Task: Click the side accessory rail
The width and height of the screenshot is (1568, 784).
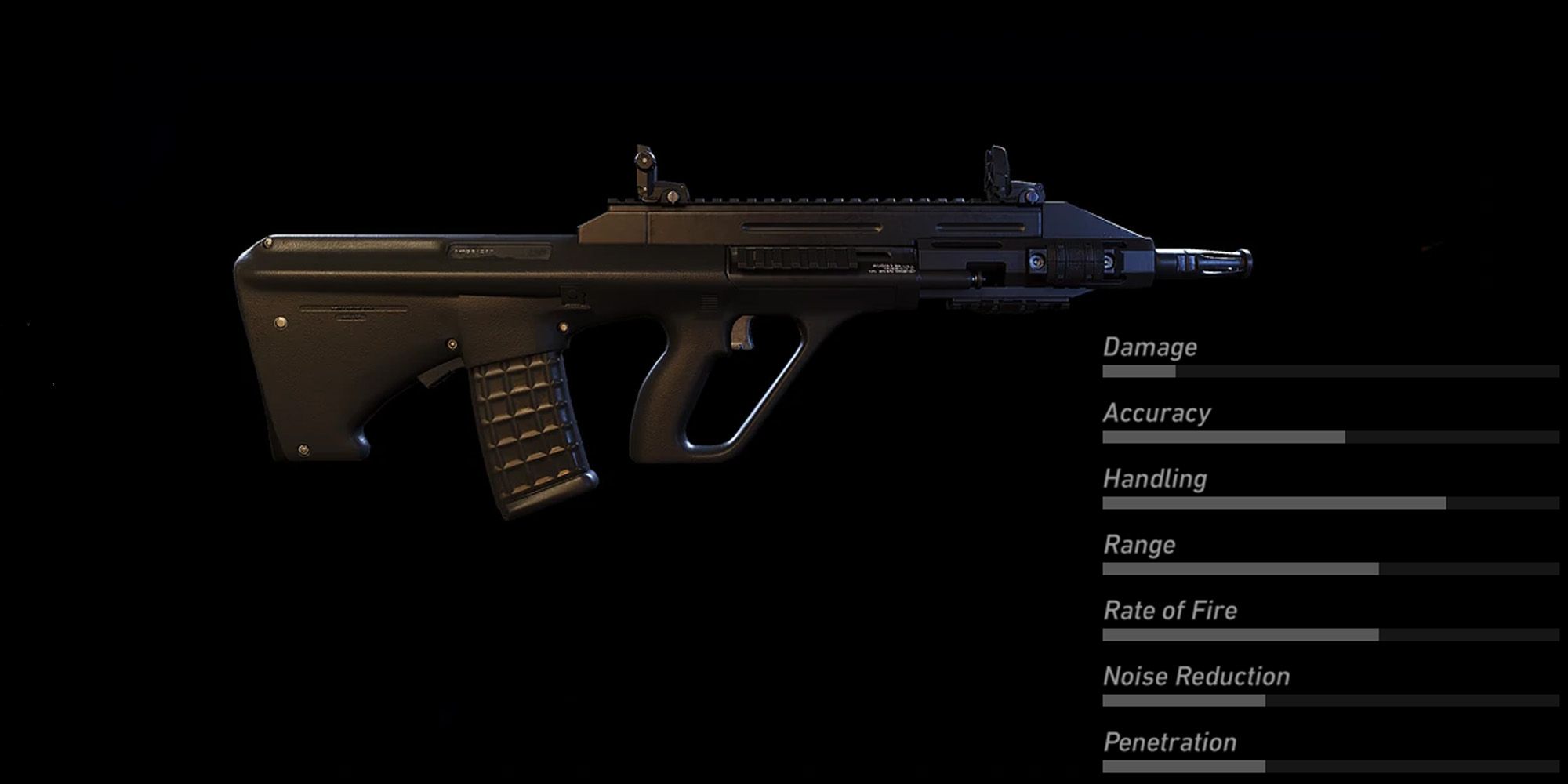Action: pos(792,259)
